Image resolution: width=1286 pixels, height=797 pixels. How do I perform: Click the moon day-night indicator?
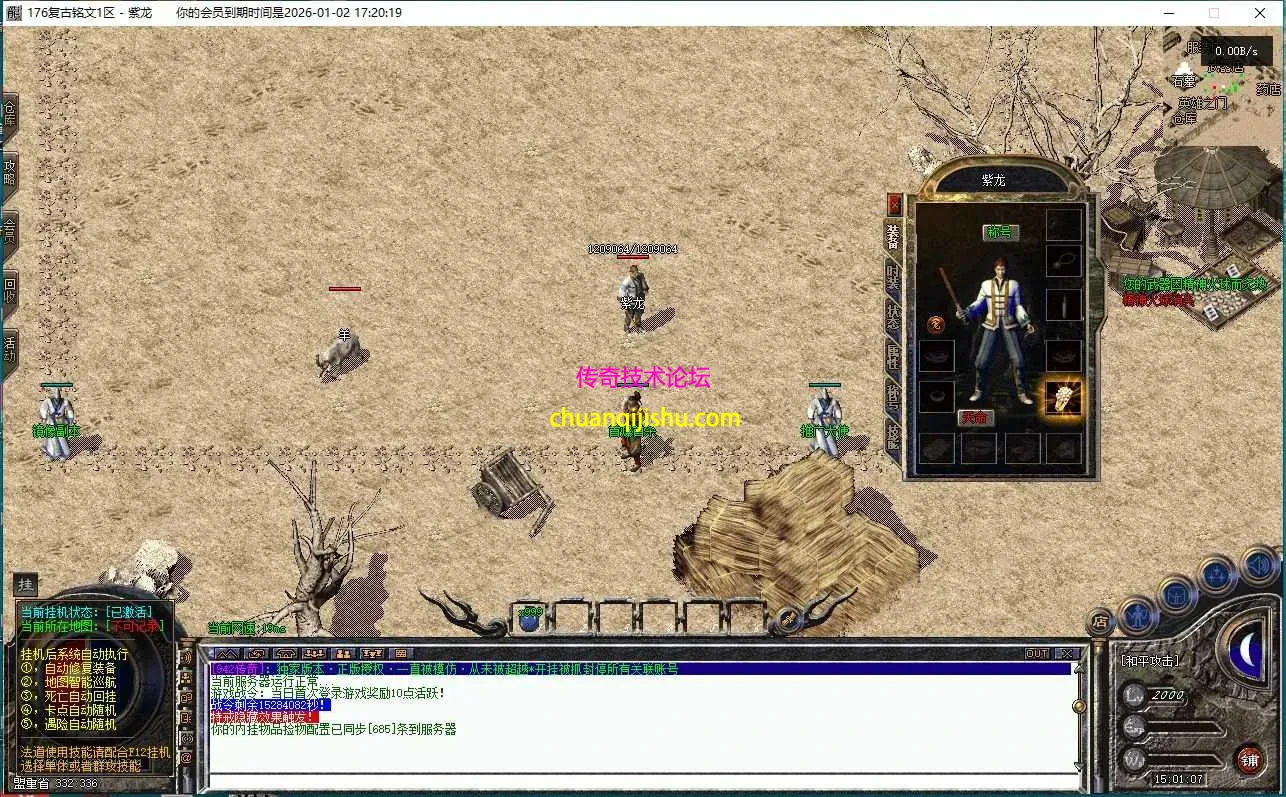1246,649
